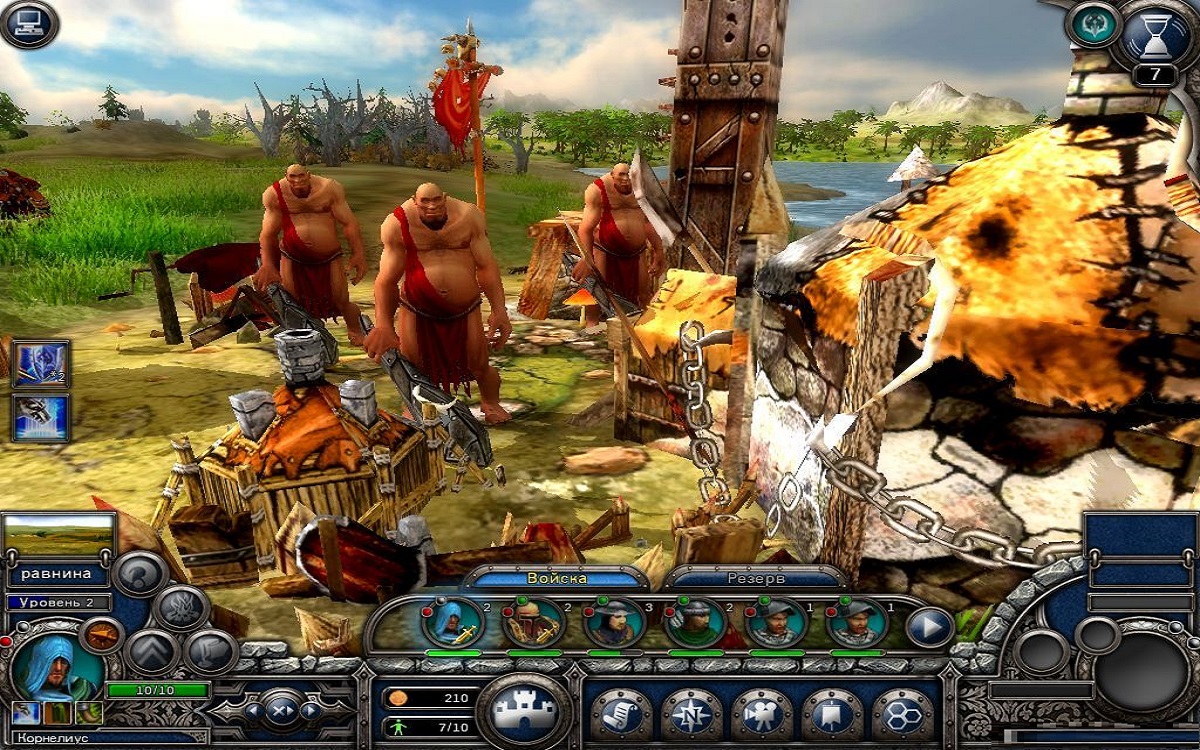The height and width of the screenshot is (750, 1200).
Task: Open the computer system menu icon
Action: coord(29,24)
